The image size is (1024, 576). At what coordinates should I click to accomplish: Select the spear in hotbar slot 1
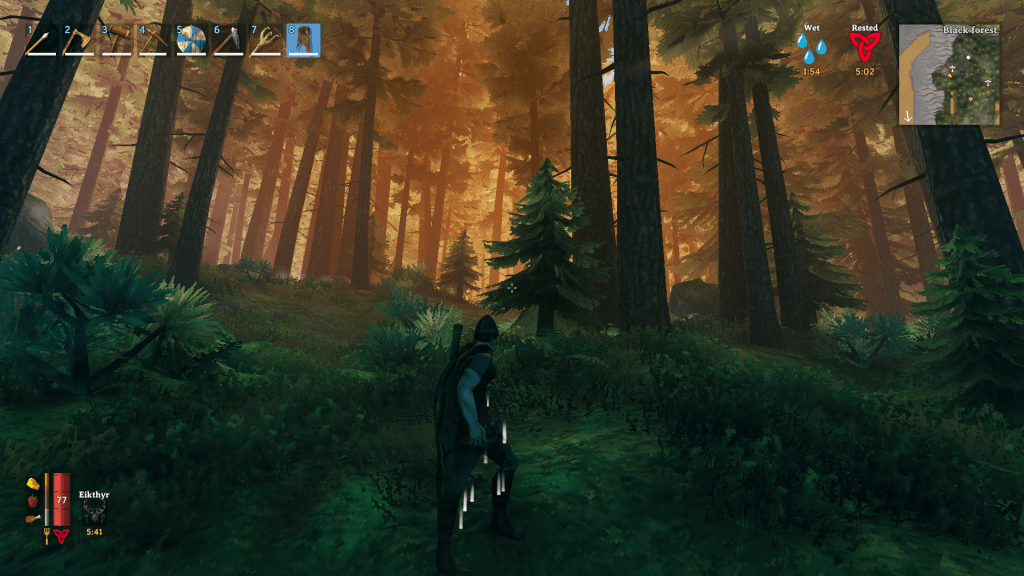click(x=41, y=40)
